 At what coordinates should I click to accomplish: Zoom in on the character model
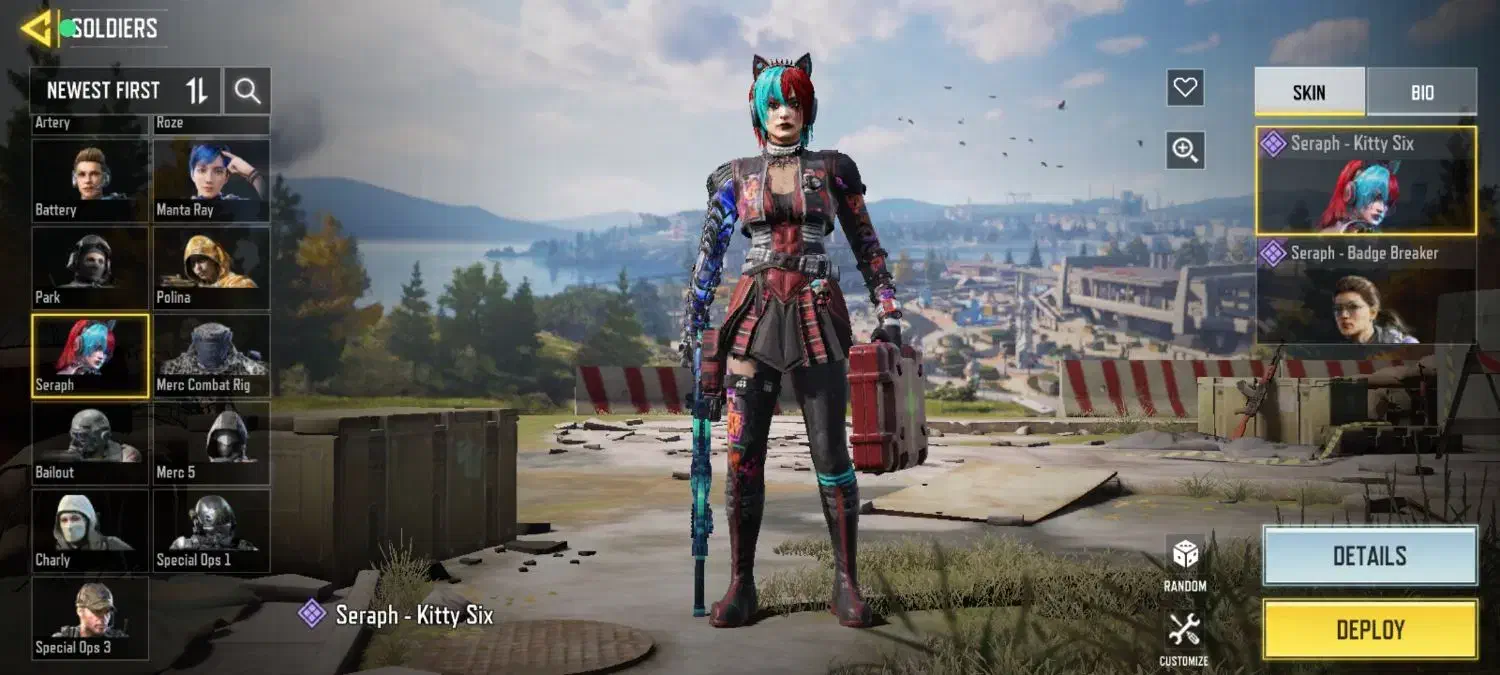[x=1185, y=150]
